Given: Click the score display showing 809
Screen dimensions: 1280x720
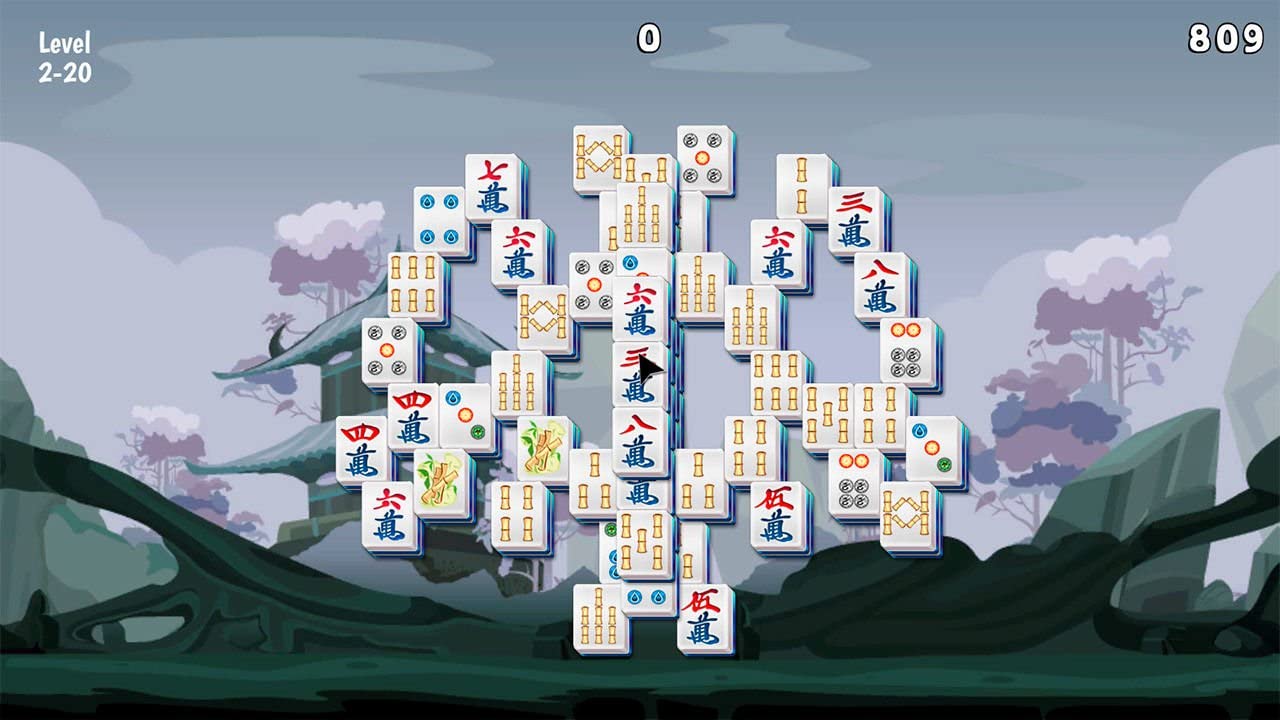Looking at the screenshot, I should coord(1222,40).
